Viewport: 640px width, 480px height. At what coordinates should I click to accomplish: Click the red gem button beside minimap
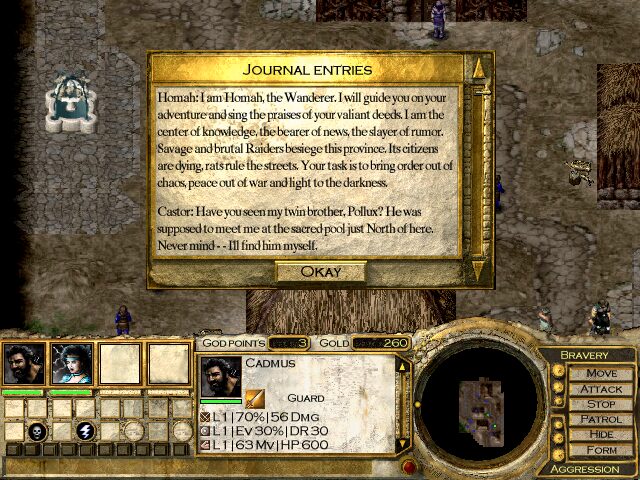[409, 466]
